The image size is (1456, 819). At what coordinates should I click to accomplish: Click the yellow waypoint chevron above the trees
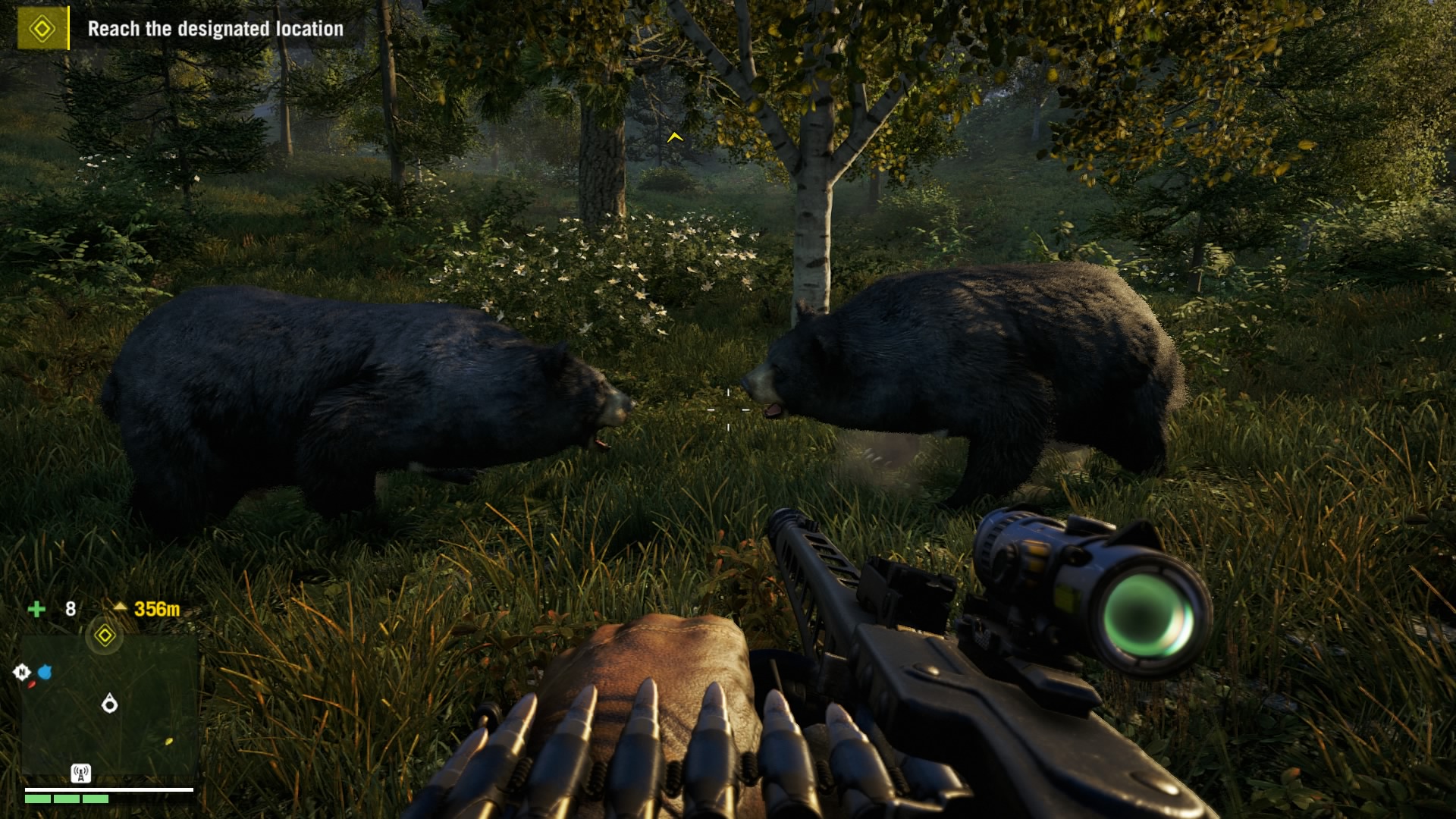[675, 137]
